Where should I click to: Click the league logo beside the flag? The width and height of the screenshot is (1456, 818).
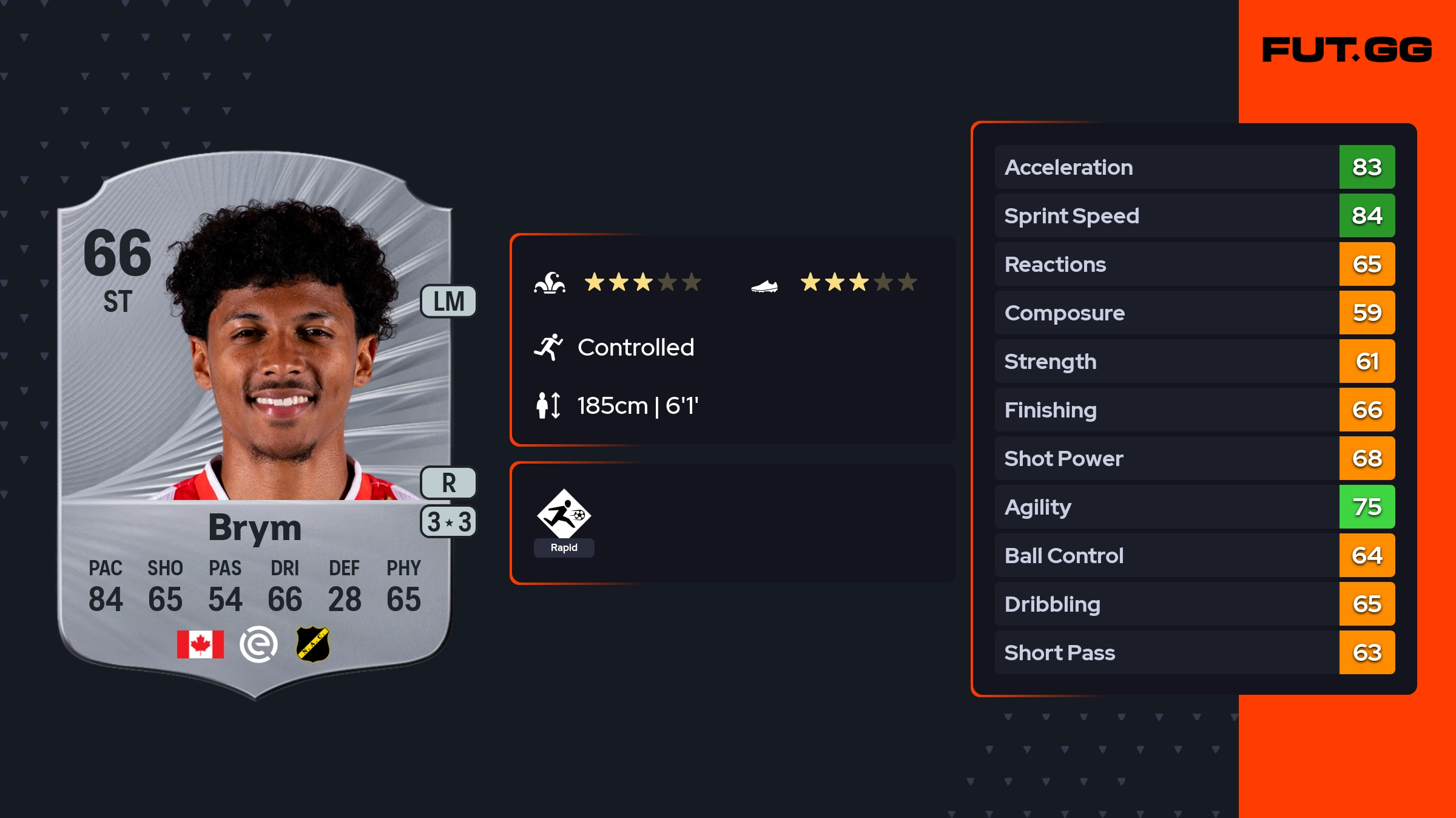click(x=258, y=644)
